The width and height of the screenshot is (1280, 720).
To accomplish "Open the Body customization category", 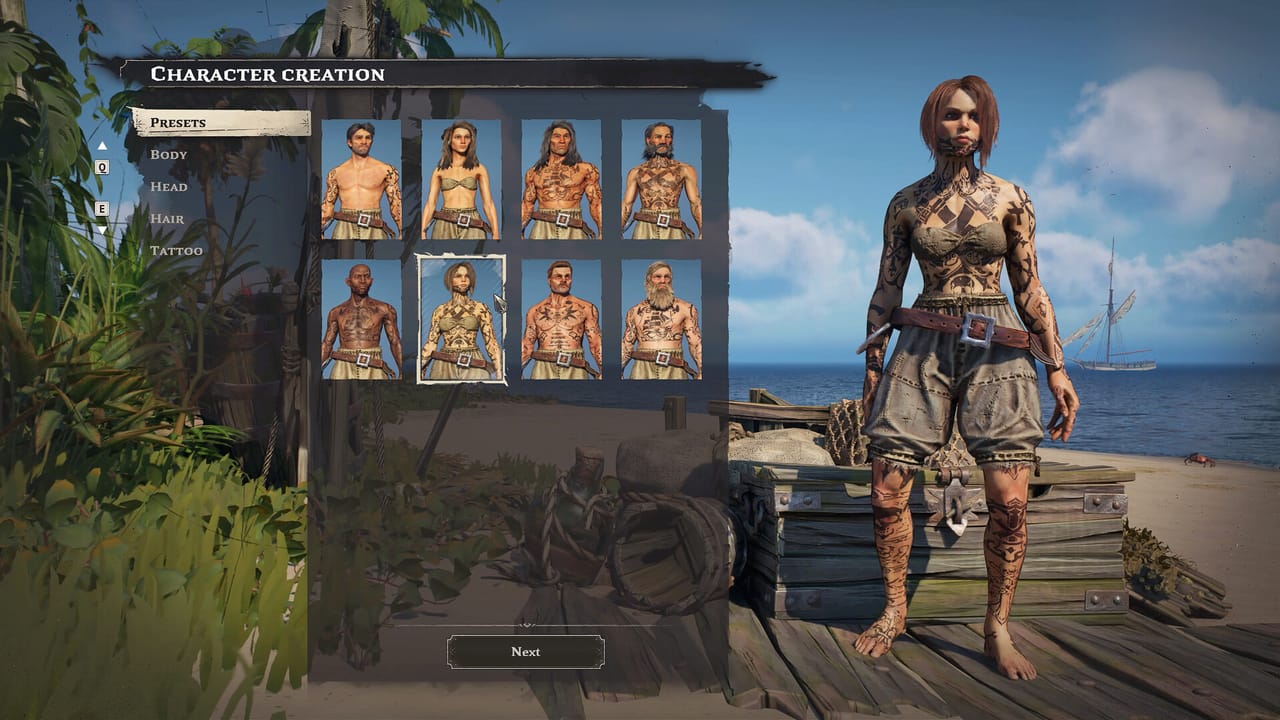I will 168,154.
